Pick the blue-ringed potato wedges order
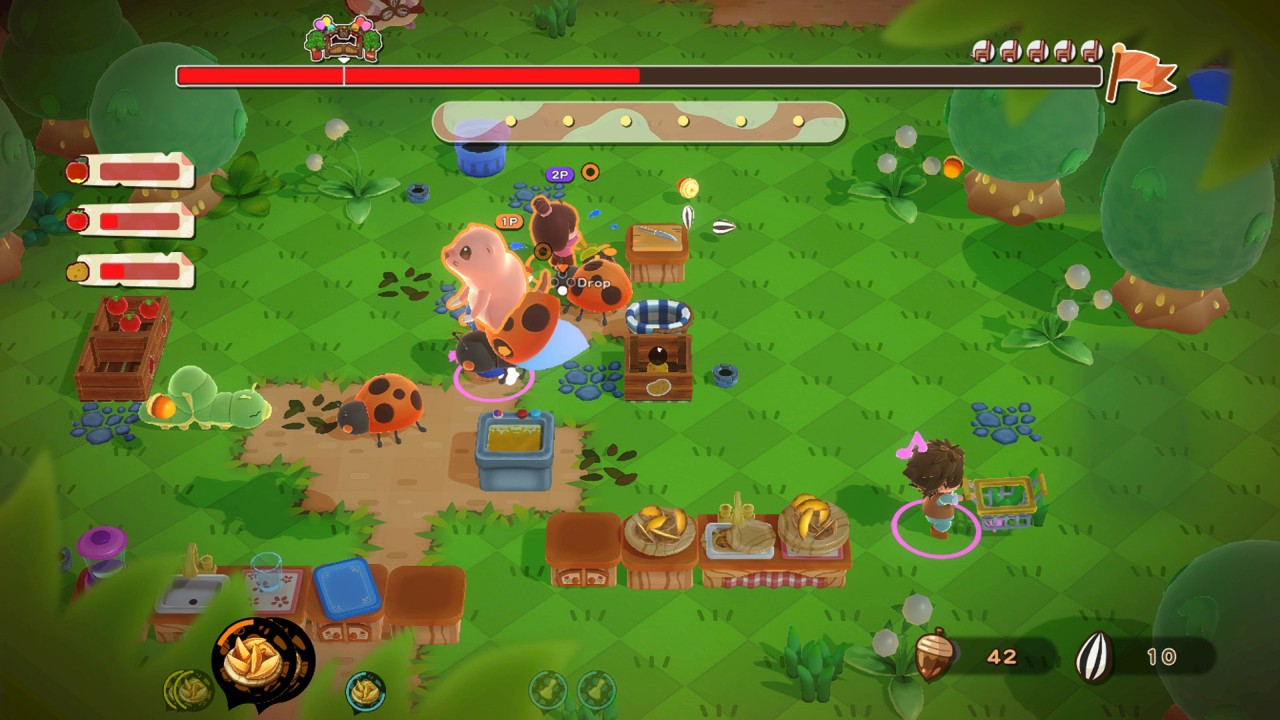 pyautogui.click(x=366, y=689)
